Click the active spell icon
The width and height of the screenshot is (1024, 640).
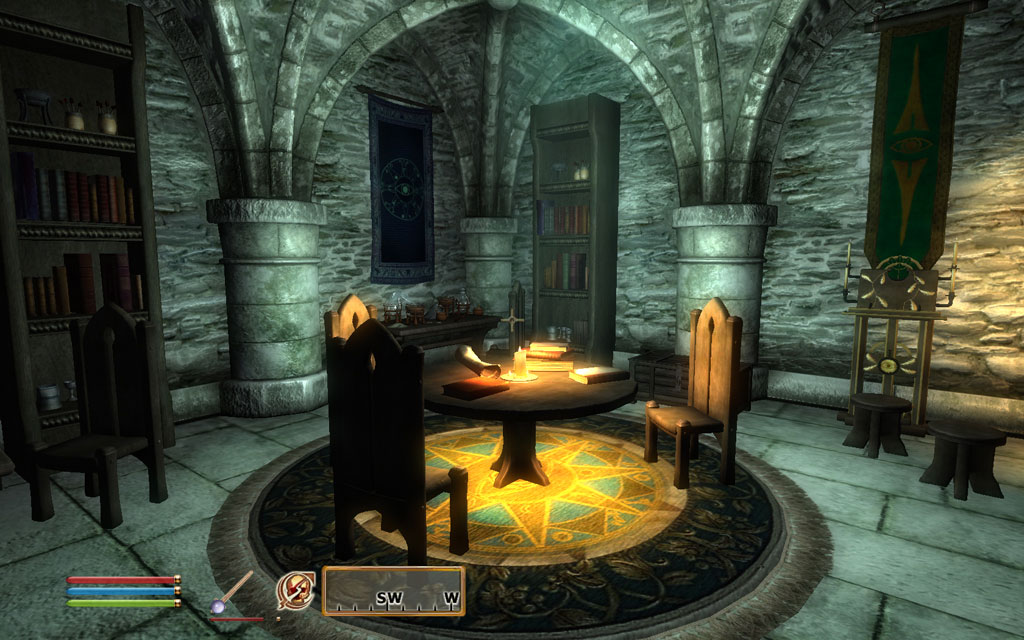[295, 591]
